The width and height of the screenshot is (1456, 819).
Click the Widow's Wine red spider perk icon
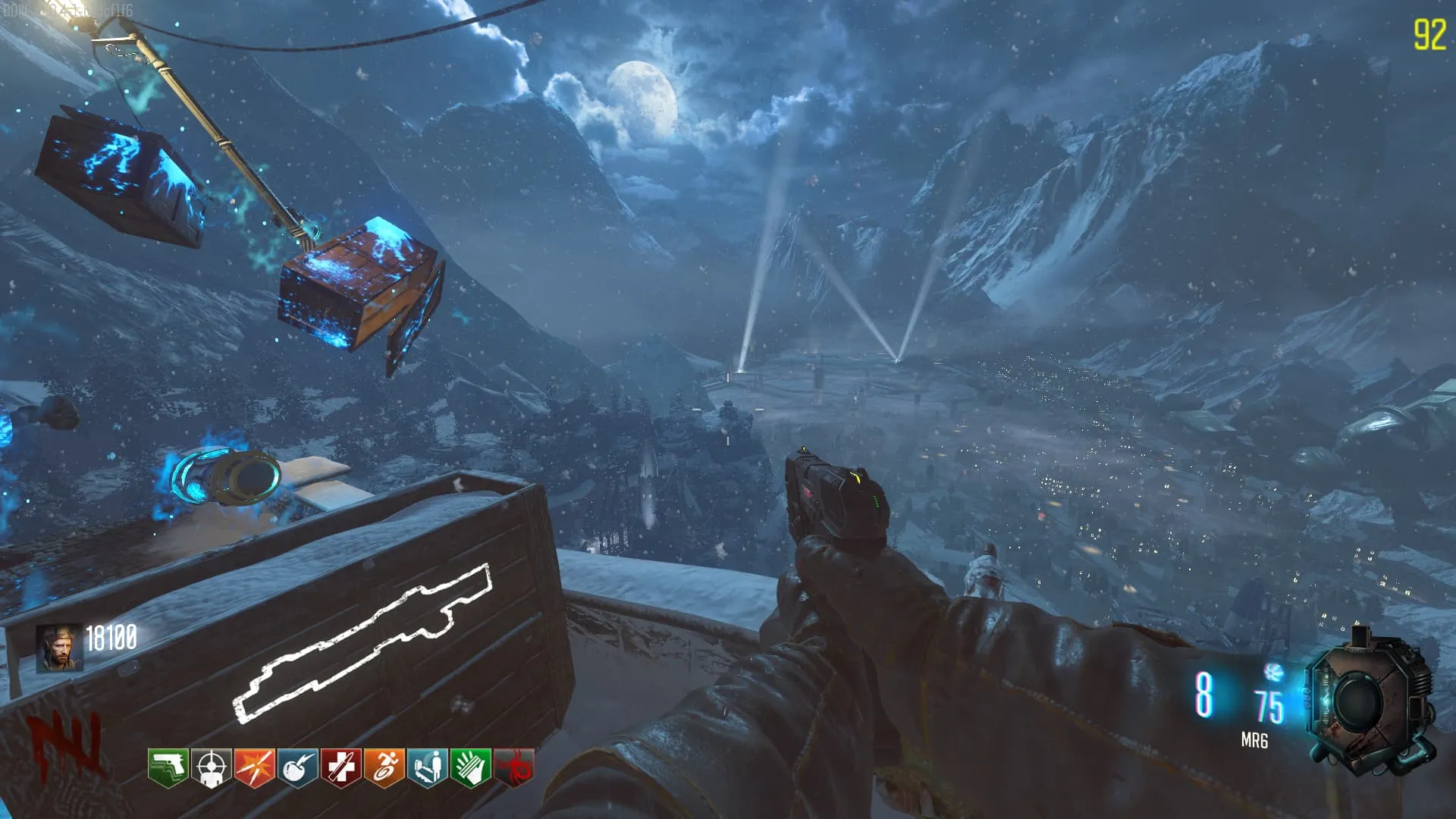click(514, 767)
